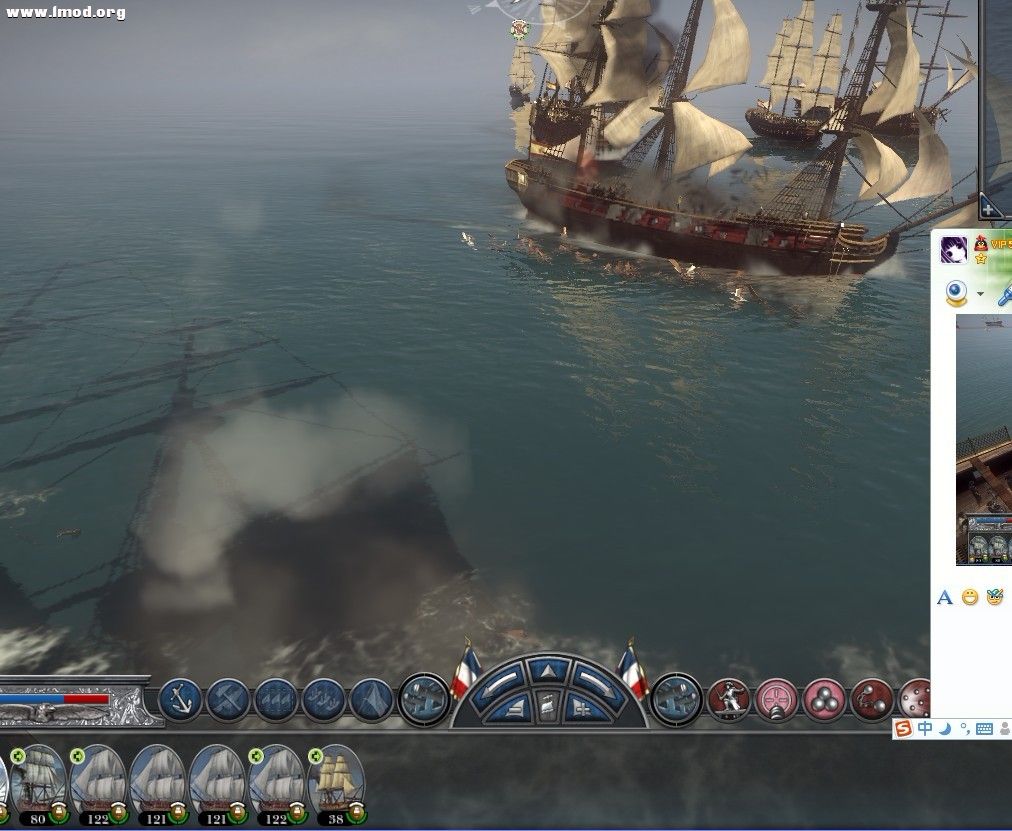This screenshot has width=1012, height=831.
Task: Click the center ship sail button
Action: (x=548, y=707)
